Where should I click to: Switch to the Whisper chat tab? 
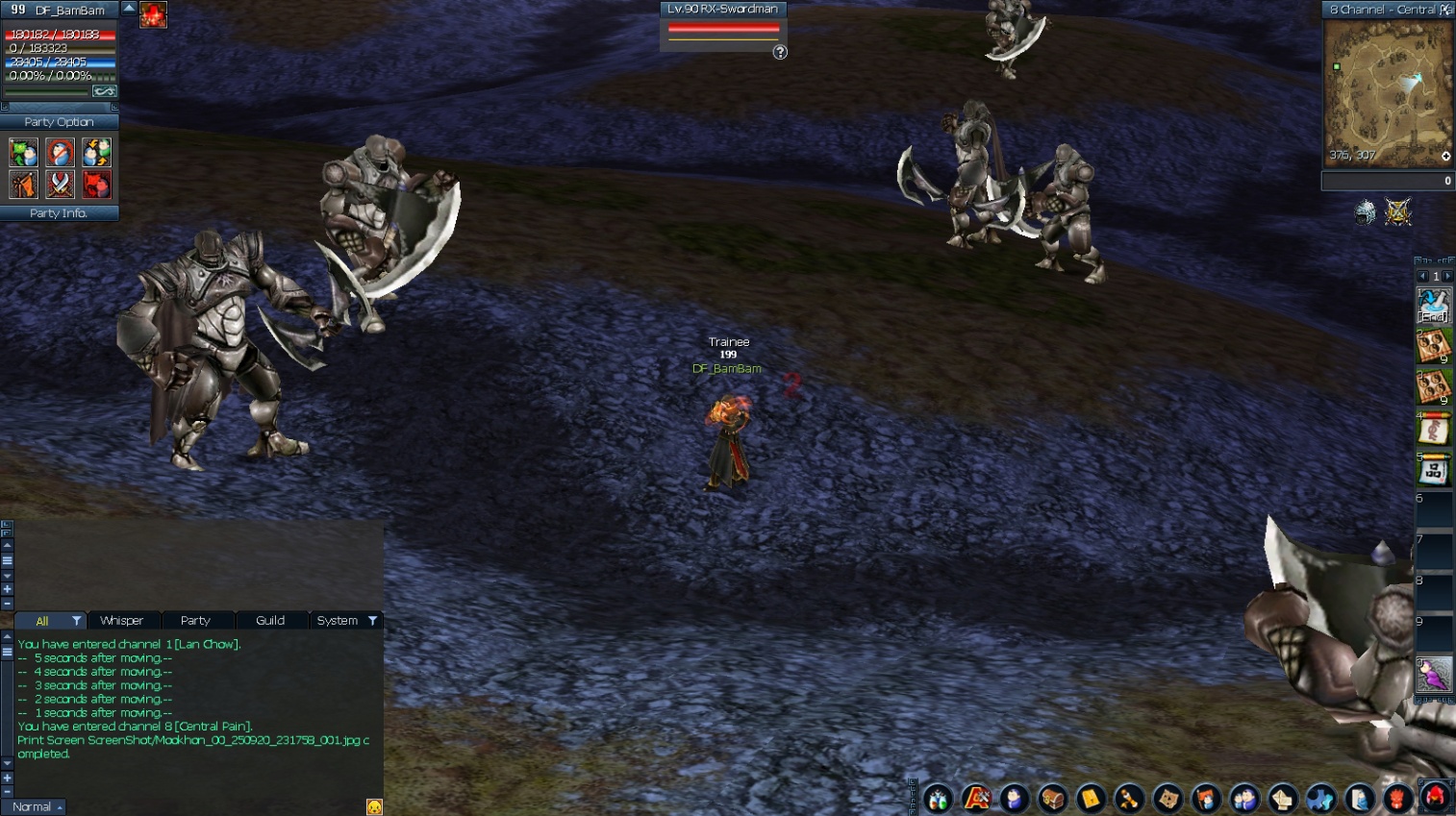coord(122,621)
